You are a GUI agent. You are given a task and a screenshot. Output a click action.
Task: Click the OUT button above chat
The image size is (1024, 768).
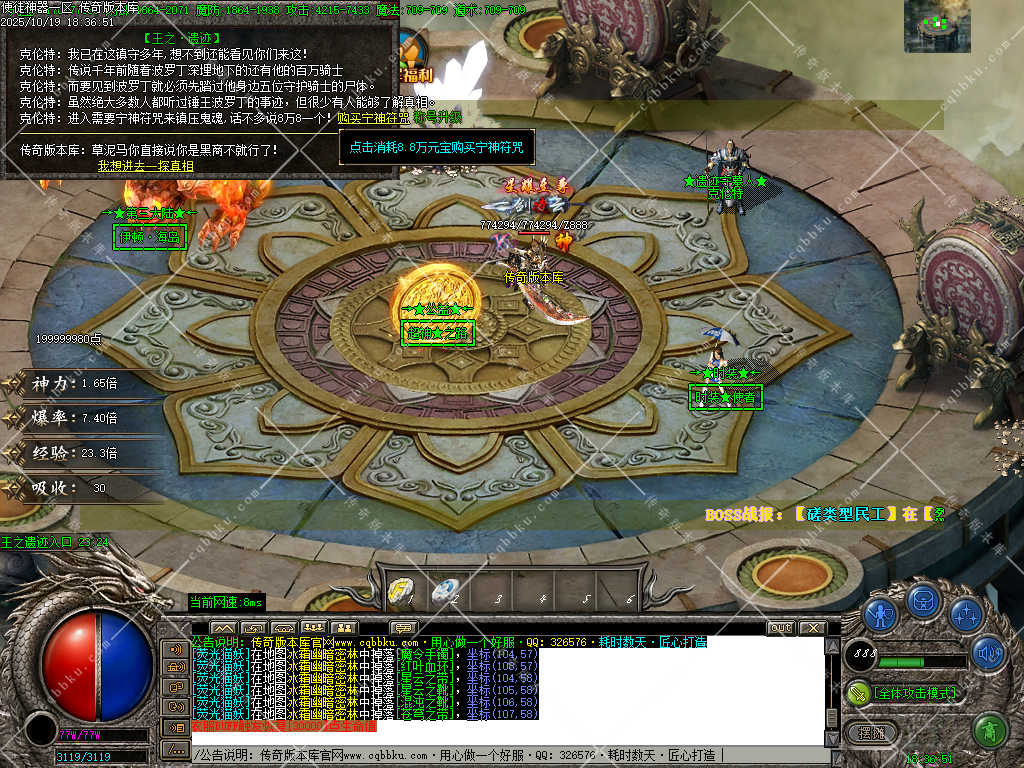pos(781,628)
